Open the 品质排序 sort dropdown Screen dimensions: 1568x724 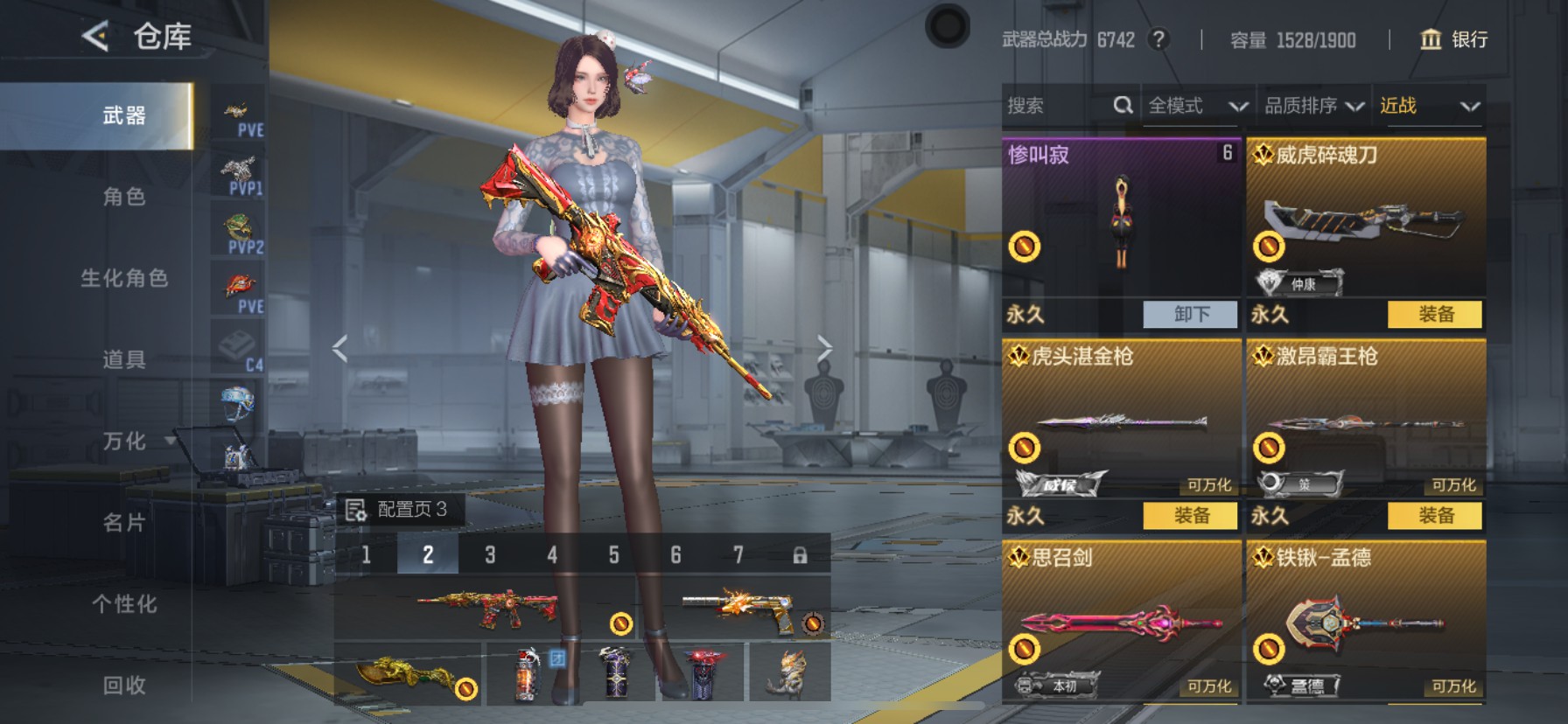[x=1313, y=106]
